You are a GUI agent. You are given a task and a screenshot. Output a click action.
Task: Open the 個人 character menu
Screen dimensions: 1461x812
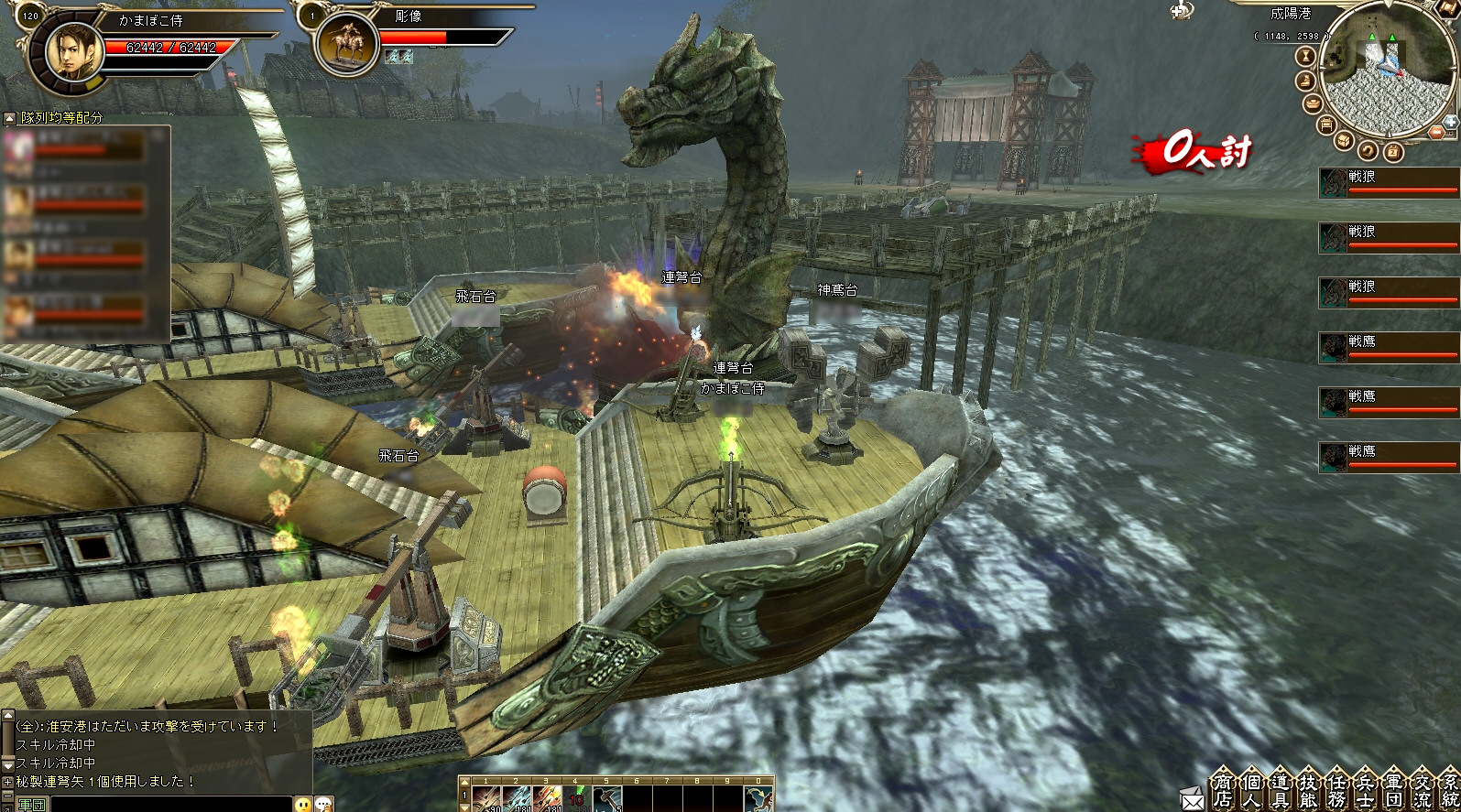1251,790
